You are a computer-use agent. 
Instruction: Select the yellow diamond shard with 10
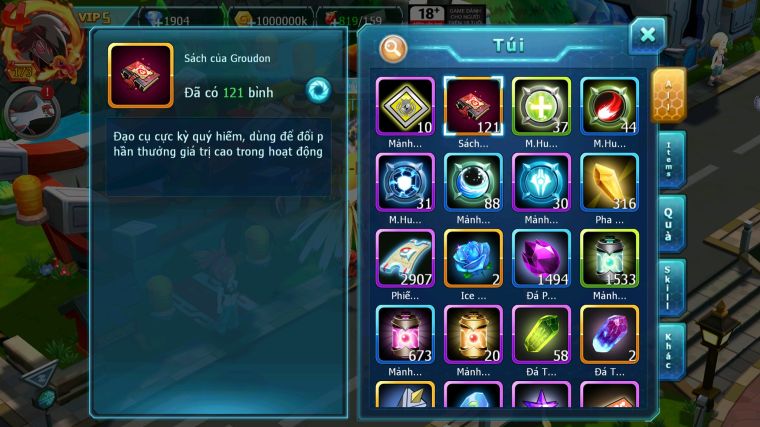(x=405, y=105)
